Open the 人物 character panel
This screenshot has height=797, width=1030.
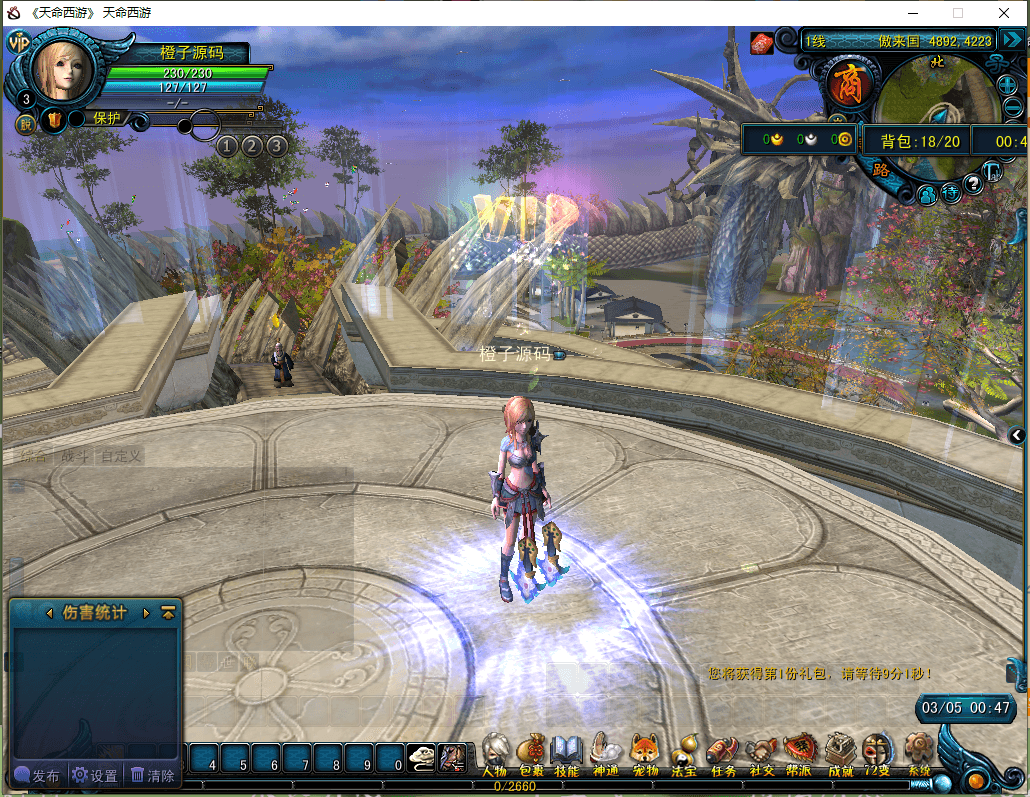pos(495,752)
